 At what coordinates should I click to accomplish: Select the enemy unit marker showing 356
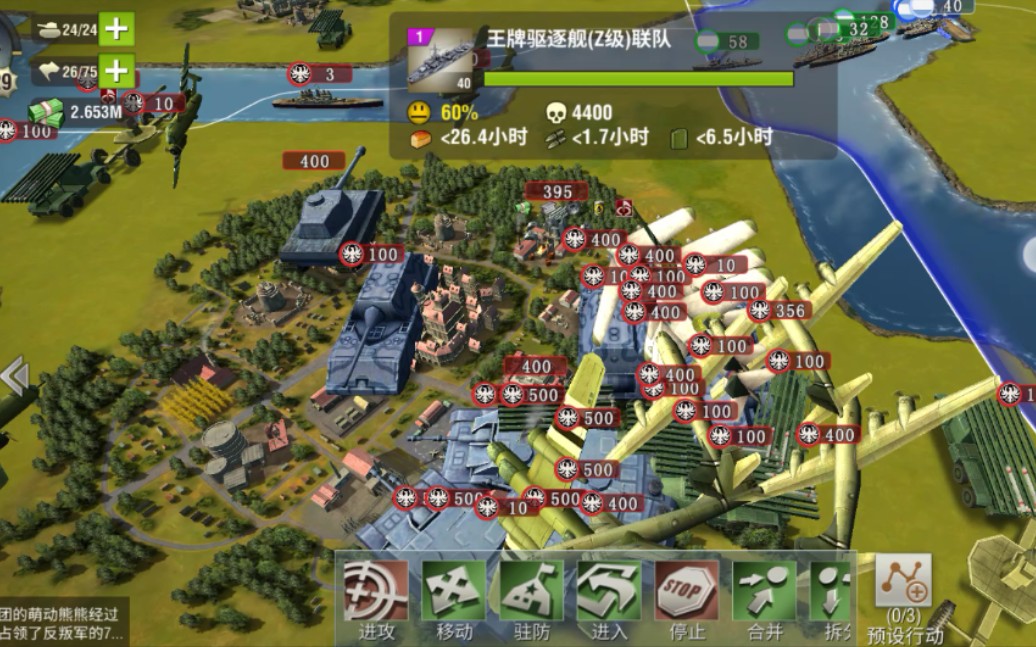pos(779,311)
